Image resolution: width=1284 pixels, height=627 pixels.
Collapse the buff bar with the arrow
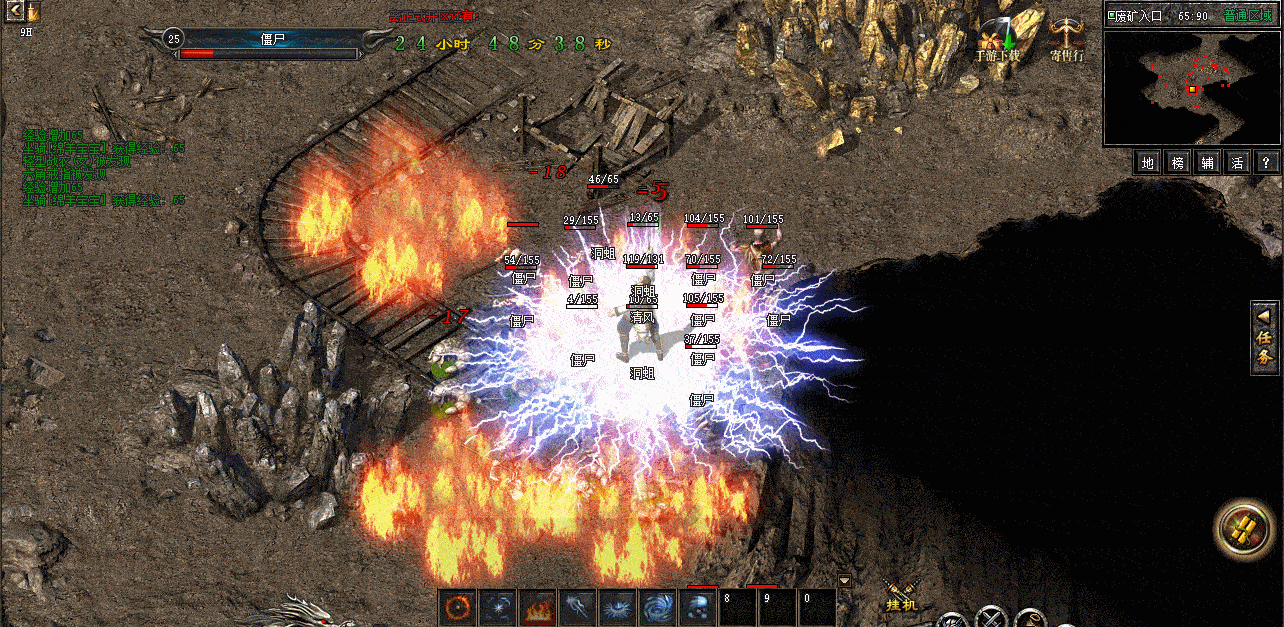tap(16, 11)
